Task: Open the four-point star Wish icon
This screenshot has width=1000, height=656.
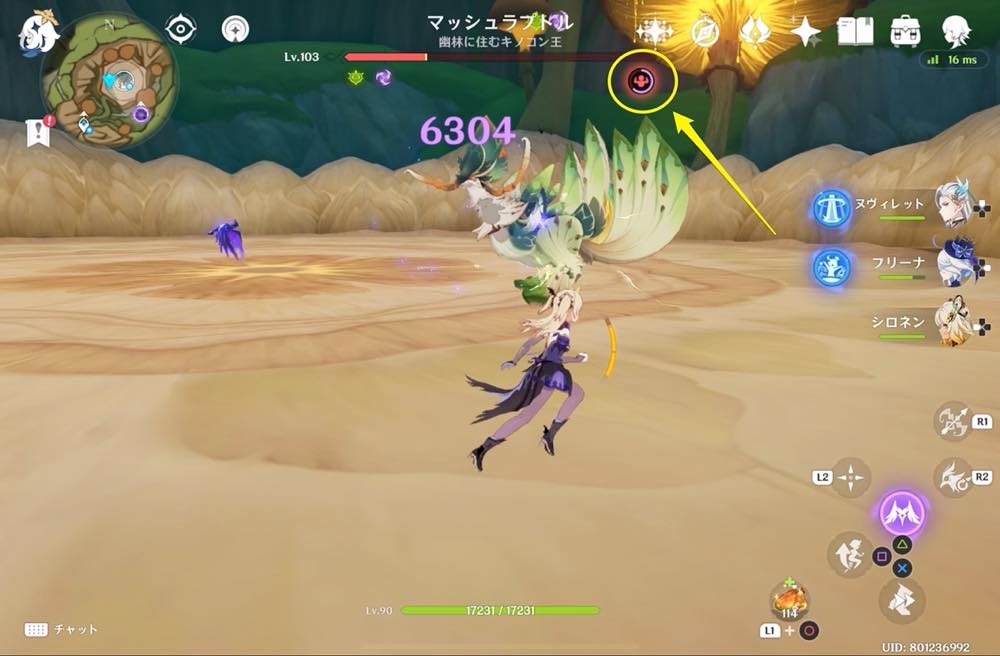Action: tap(805, 32)
